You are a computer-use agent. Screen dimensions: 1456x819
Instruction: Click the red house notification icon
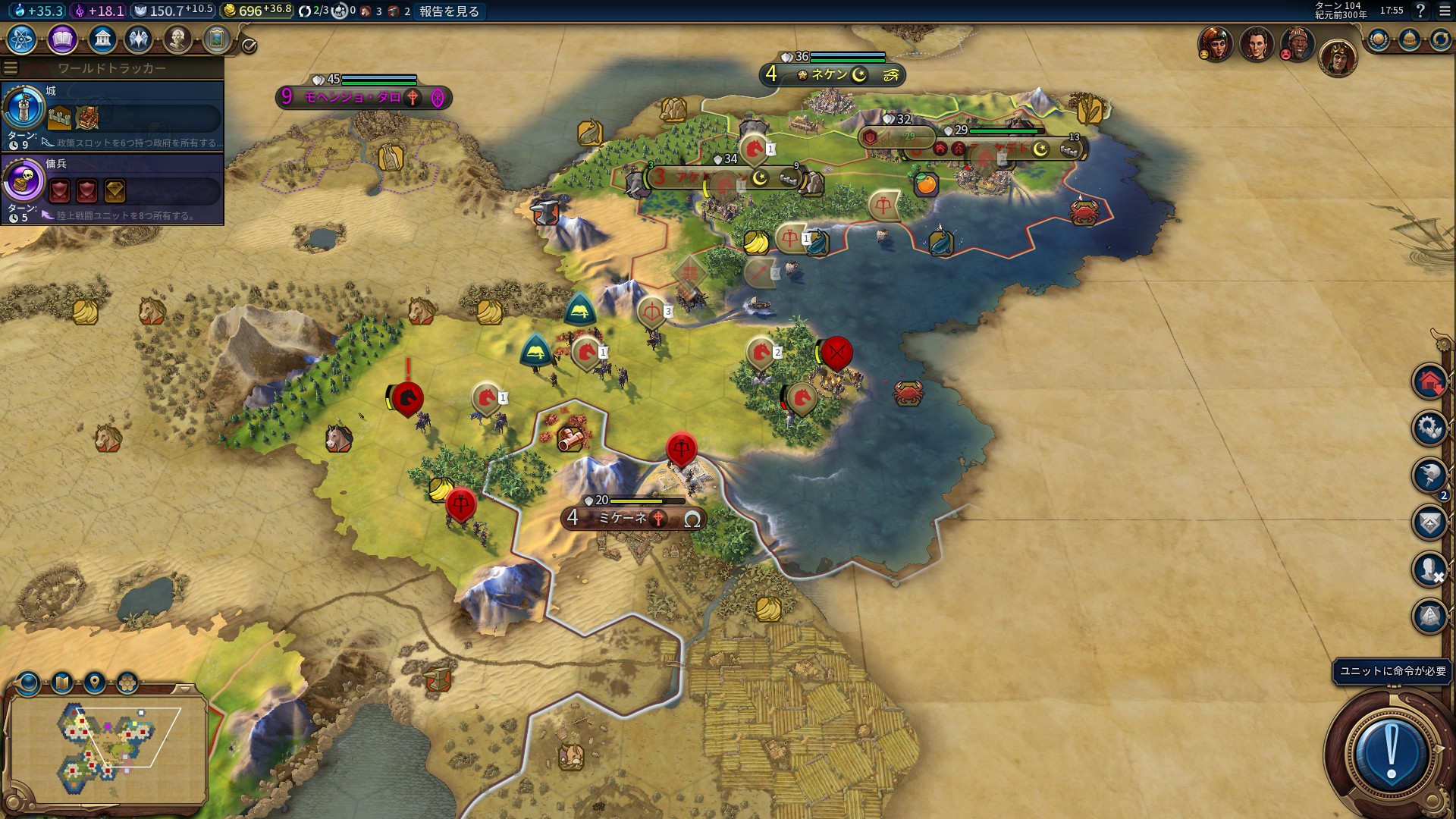(x=1429, y=381)
